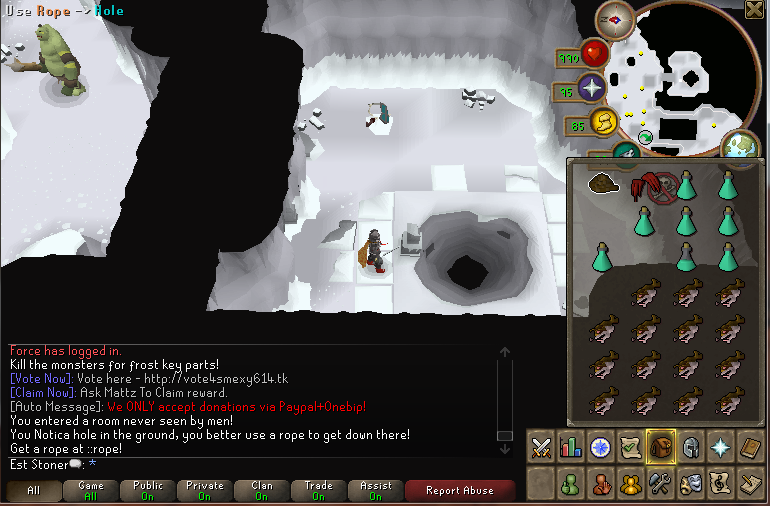
Task: Show the Skills bar-chart tab
Action: [x=572, y=447]
